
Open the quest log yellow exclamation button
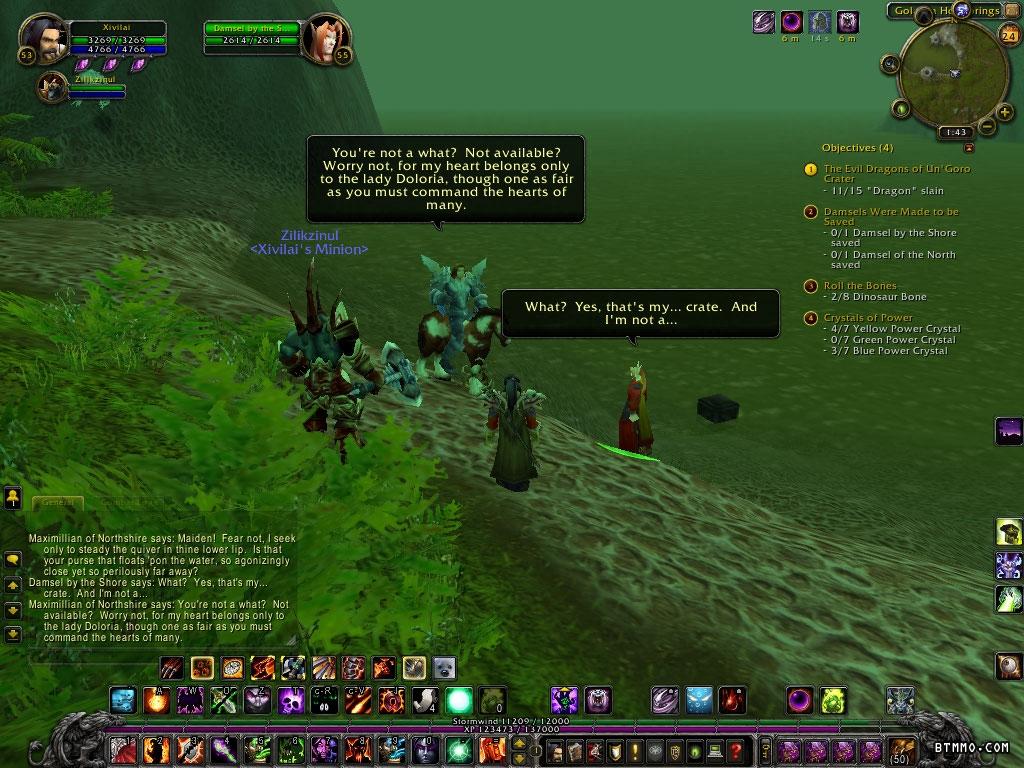pyautogui.click(x=633, y=750)
